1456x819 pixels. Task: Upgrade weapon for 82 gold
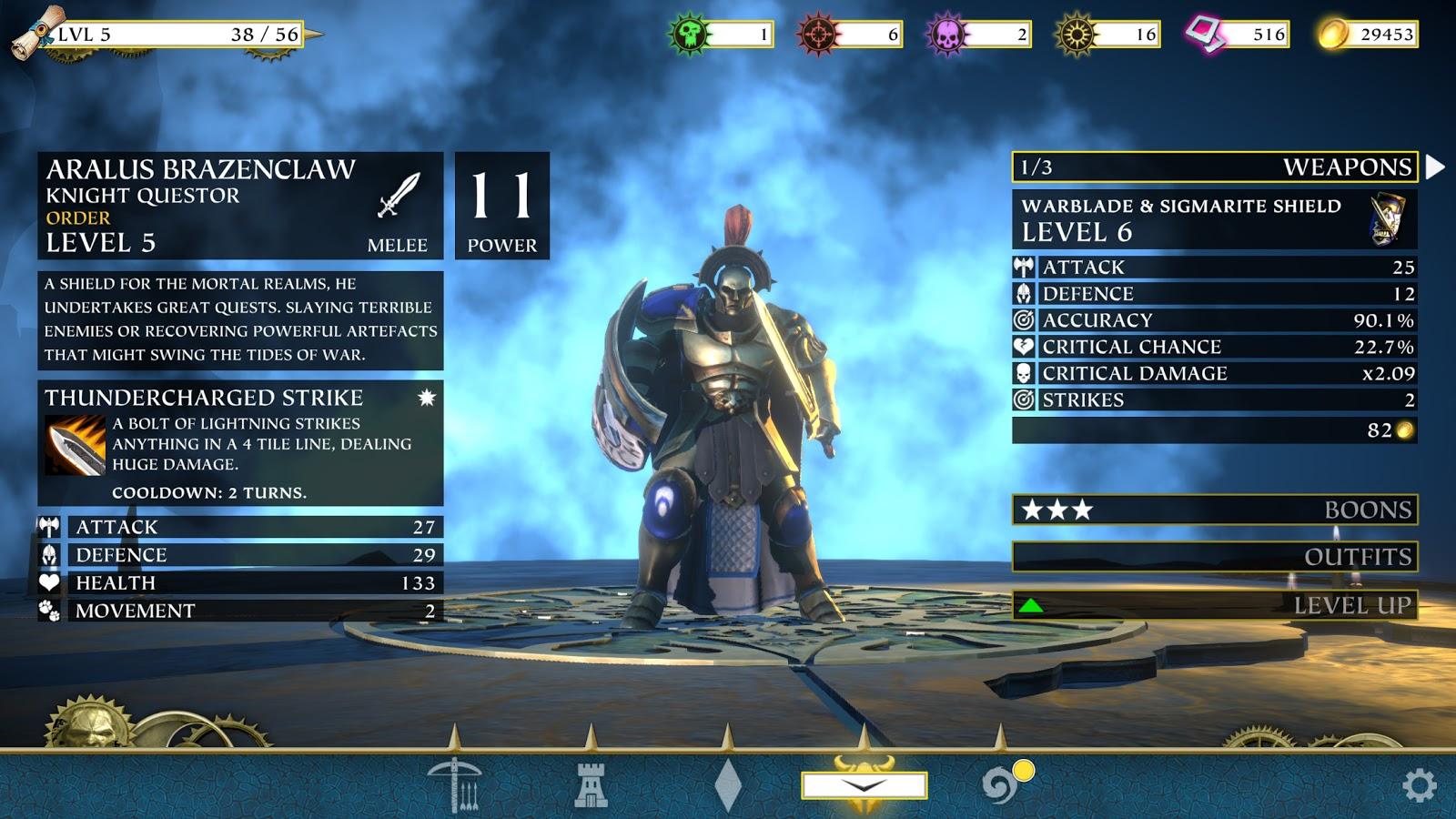[x=1214, y=430]
